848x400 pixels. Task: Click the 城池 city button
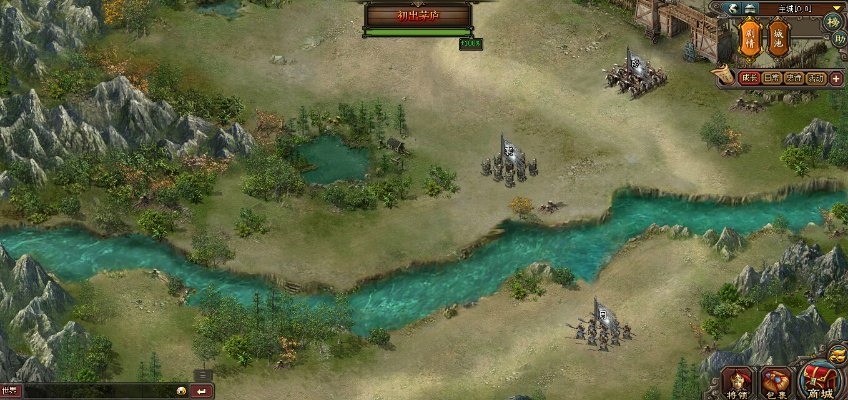point(779,39)
